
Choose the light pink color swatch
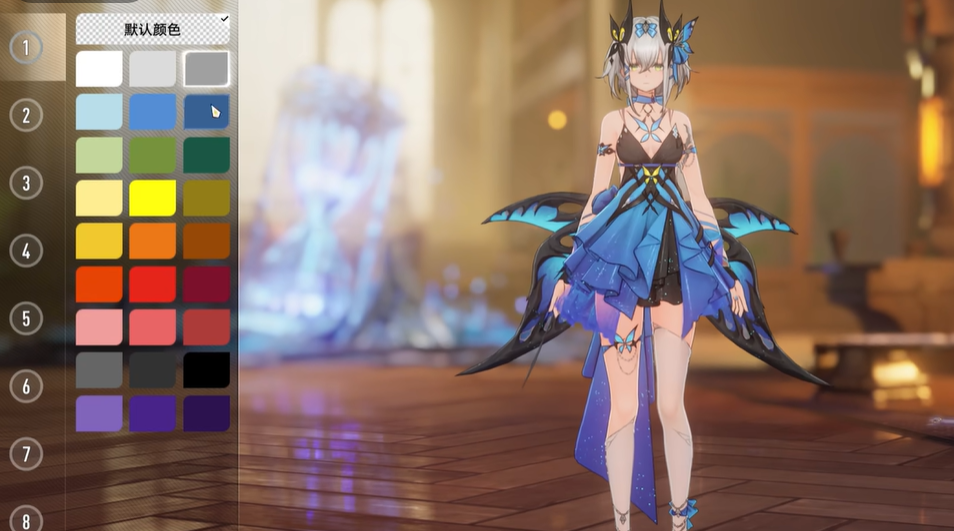(x=99, y=327)
